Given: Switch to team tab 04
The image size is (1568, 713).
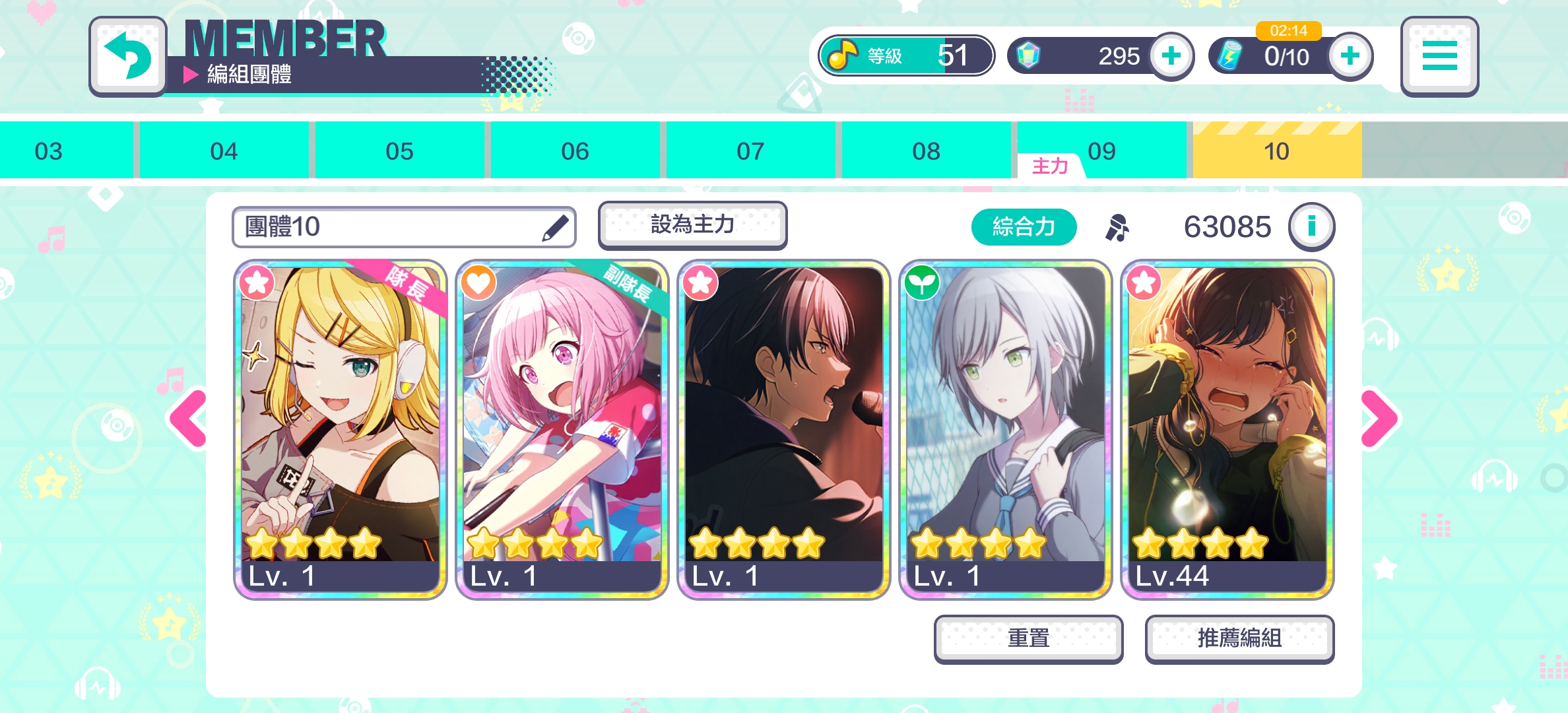Looking at the screenshot, I should coord(224,151).
